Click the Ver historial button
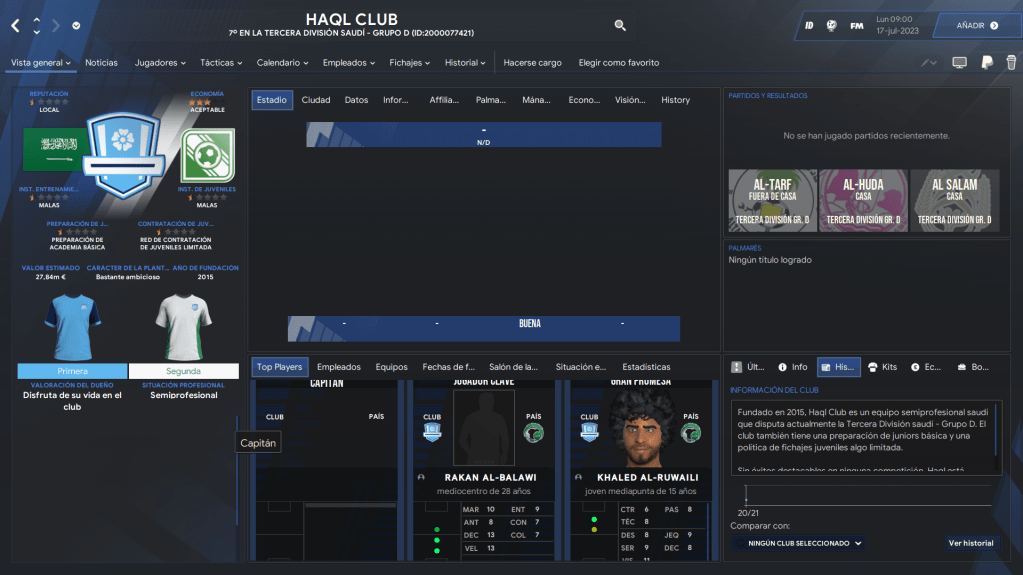The image size is (1023, 575). 970,543
